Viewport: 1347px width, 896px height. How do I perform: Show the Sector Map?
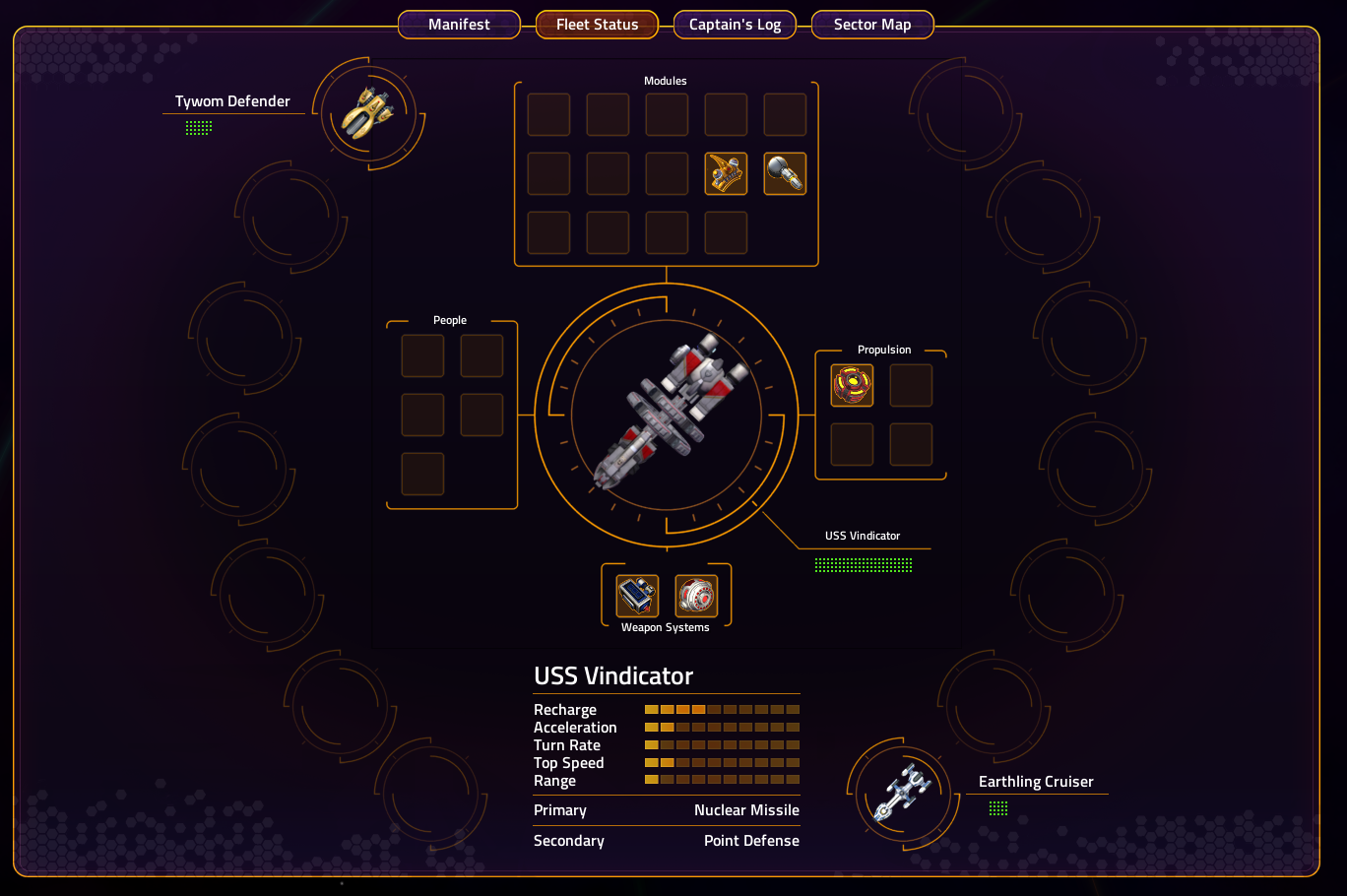(x=872, y=25)
